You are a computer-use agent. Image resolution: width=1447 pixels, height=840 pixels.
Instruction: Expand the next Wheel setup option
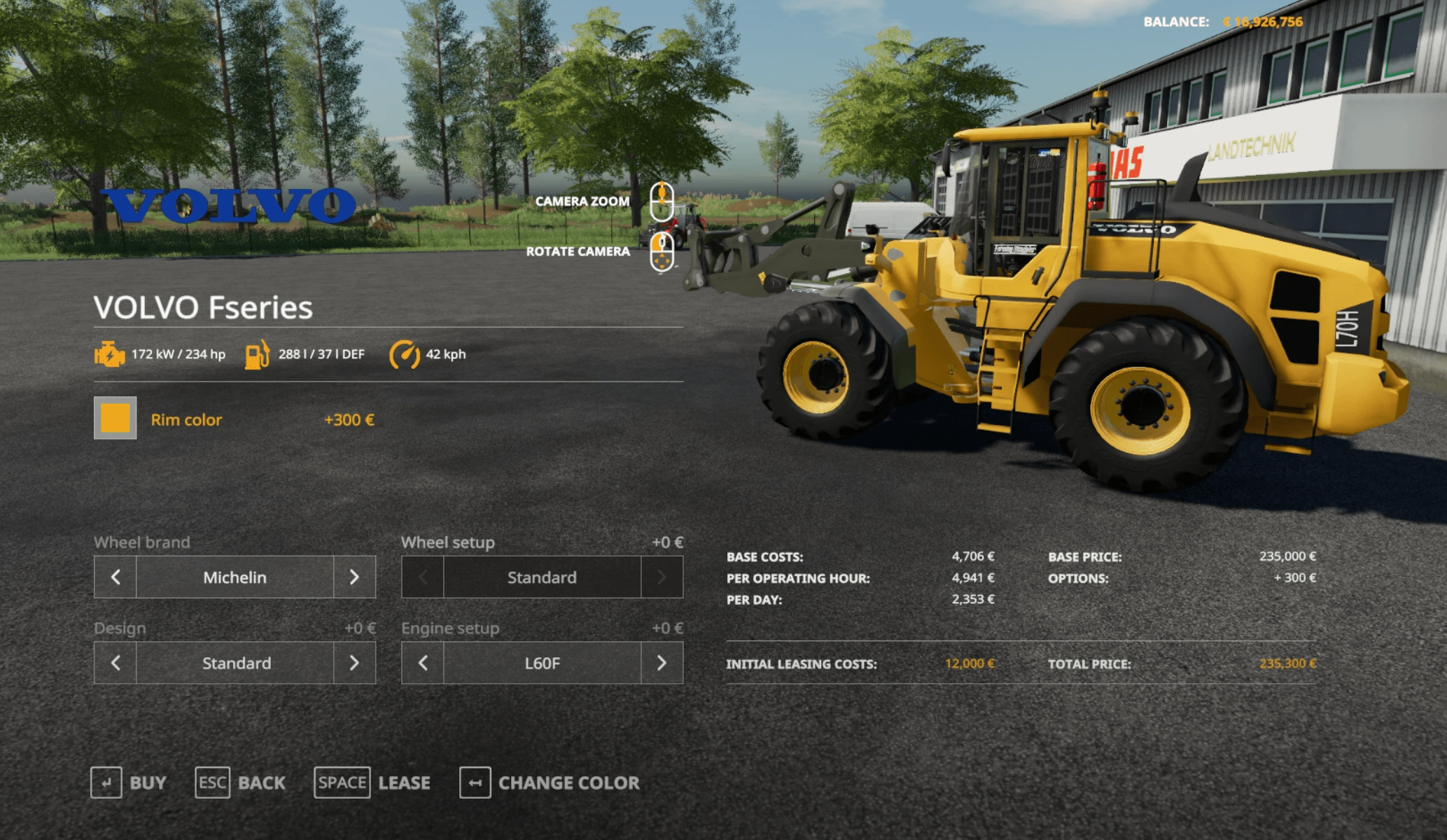point(662,577)
